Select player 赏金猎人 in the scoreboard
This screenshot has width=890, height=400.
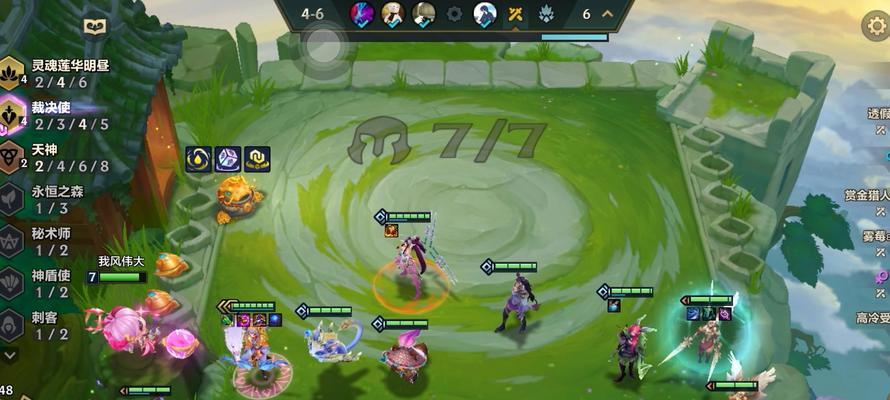[x=866, y=195]
